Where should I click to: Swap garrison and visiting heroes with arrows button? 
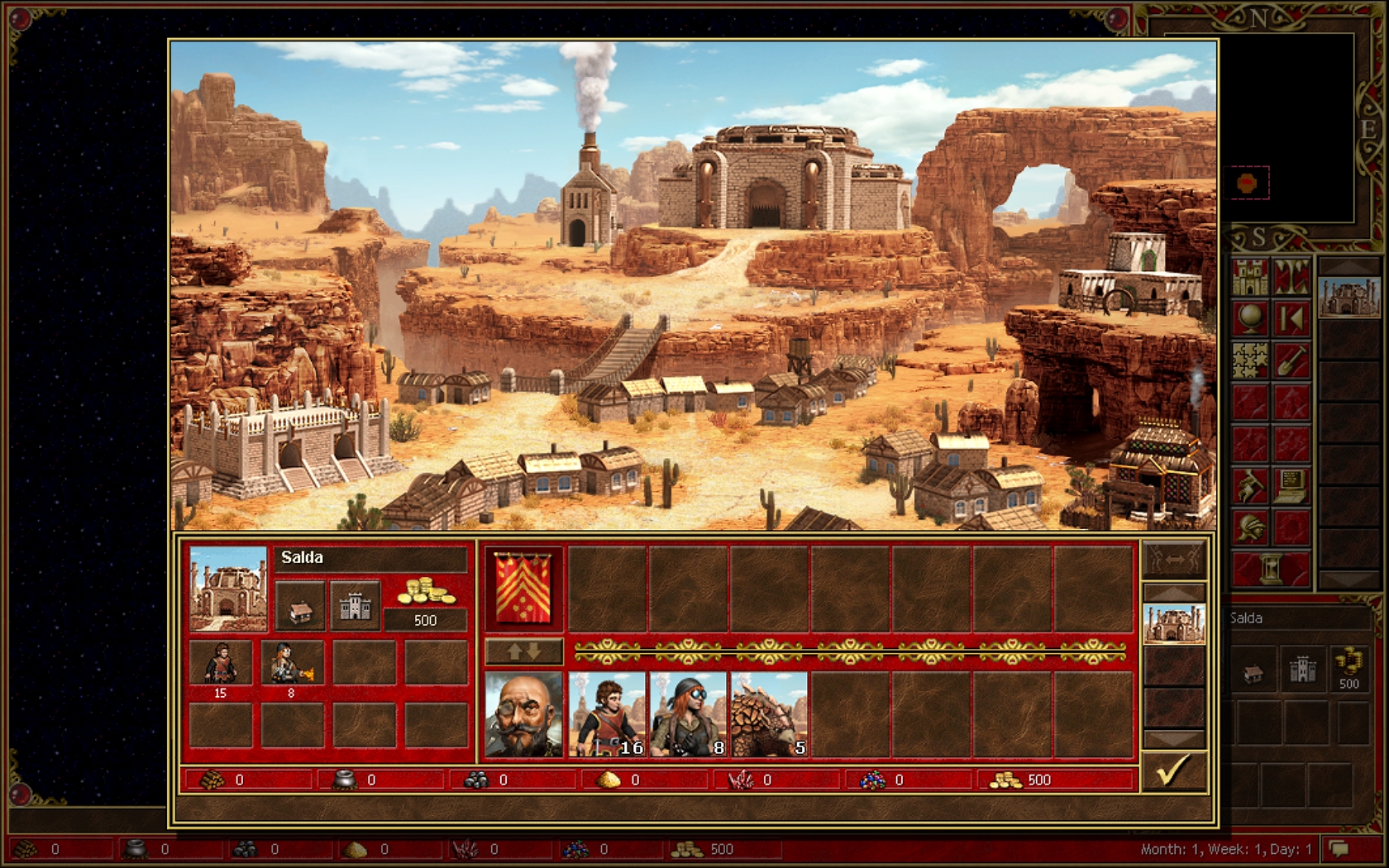click(x=523, y=651)
